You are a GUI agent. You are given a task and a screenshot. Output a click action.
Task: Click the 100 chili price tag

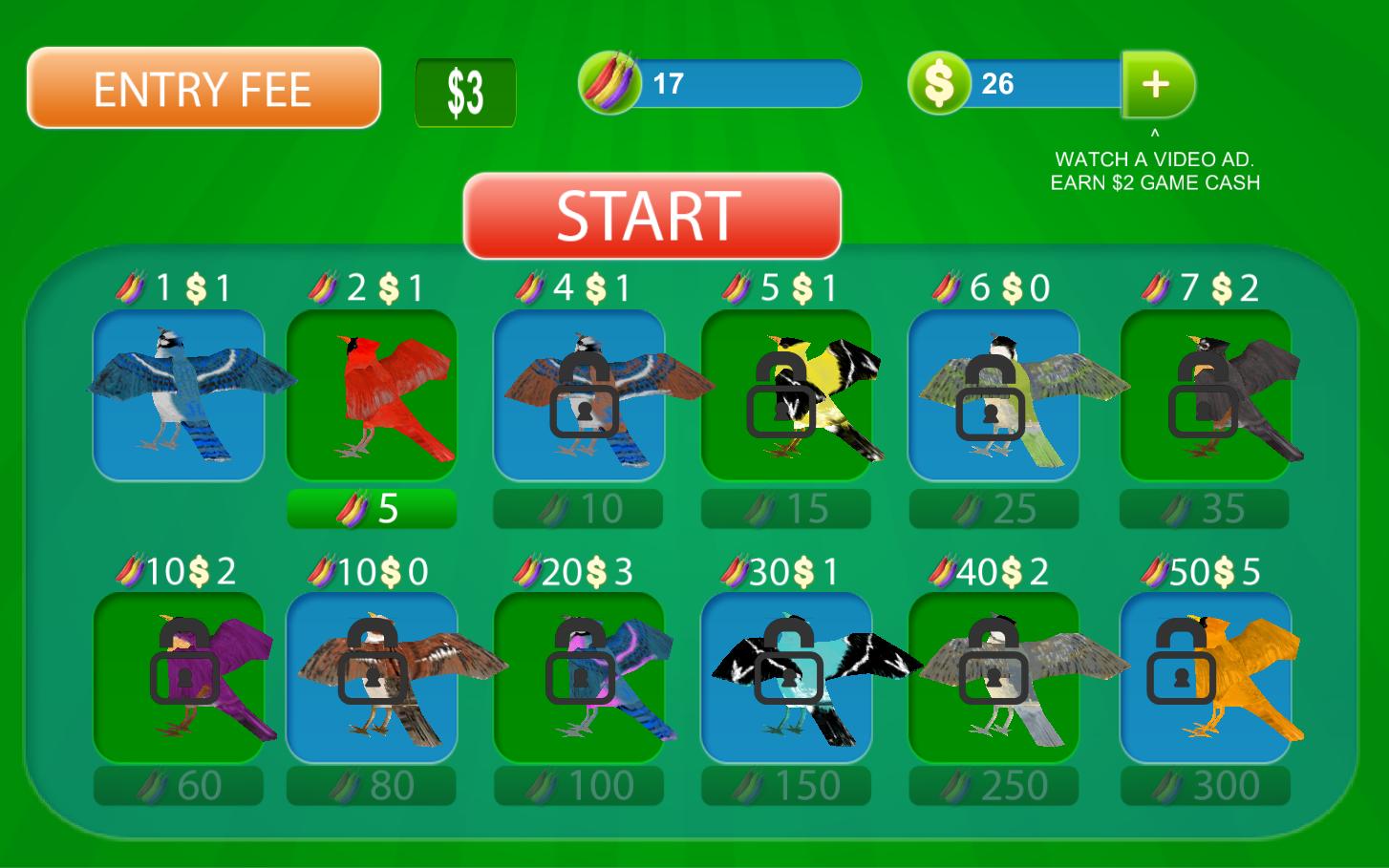click(578, 785)
